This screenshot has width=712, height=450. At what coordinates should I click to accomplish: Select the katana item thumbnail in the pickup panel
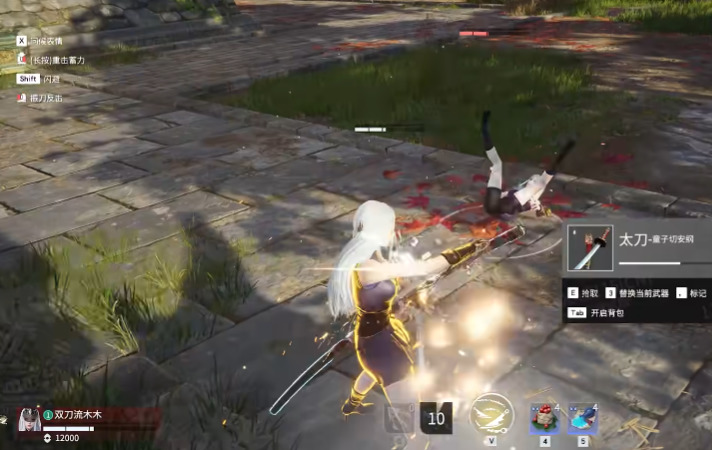tap(591, 247)
